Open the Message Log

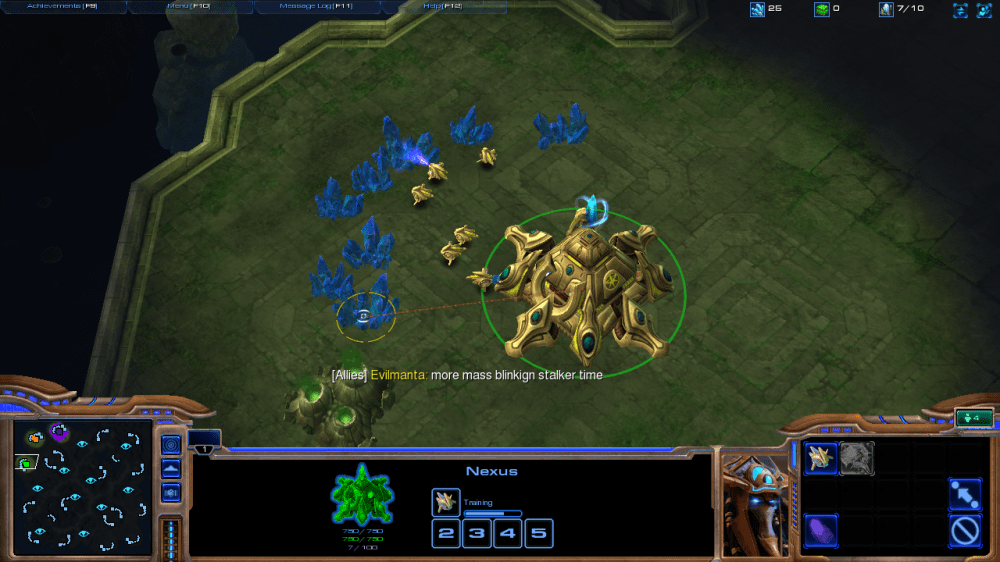pos(316,6)
